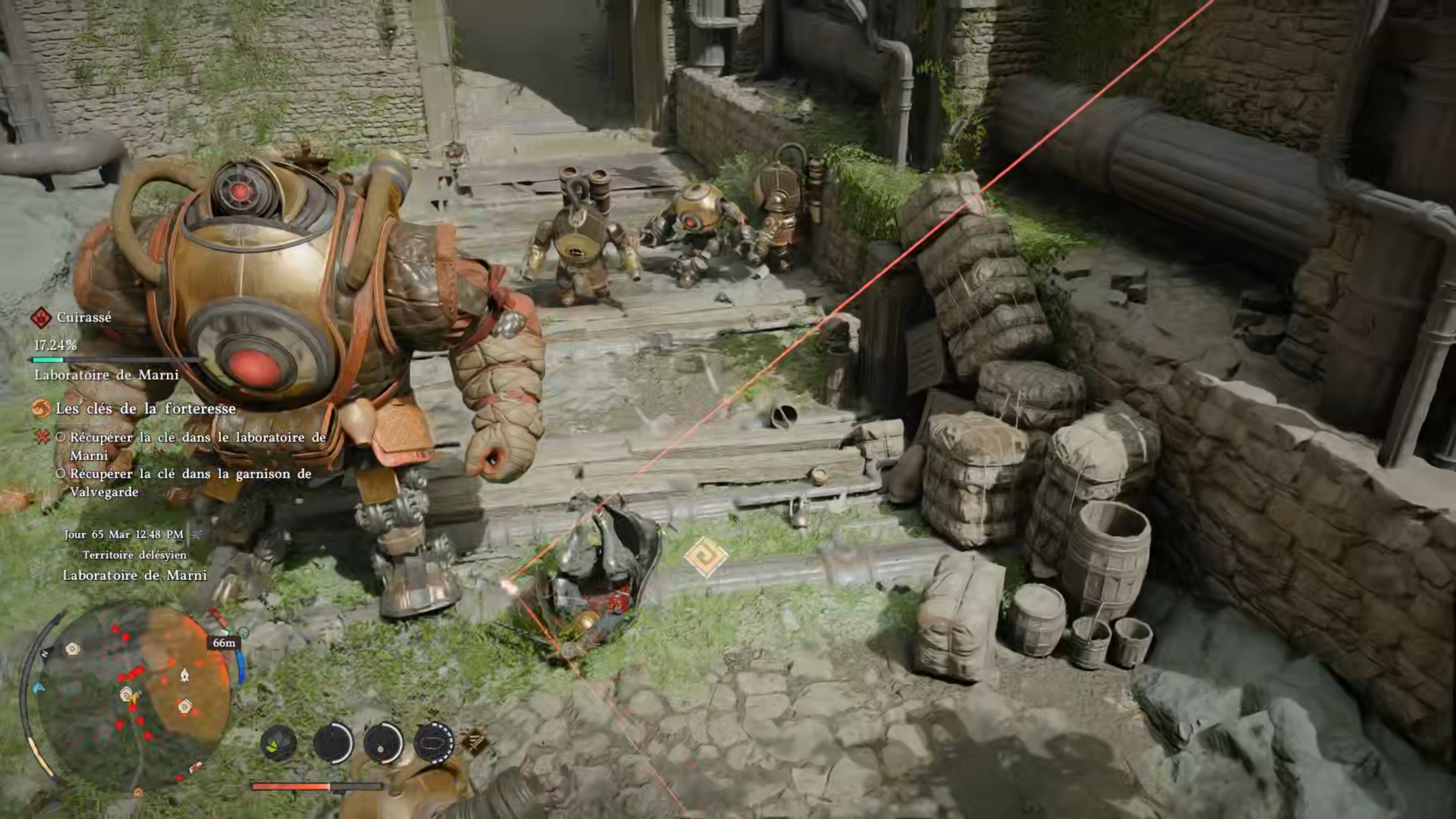Click the red Cuirassé enemy diamond icon
The image size is (1456, 819).
[41, 318]
